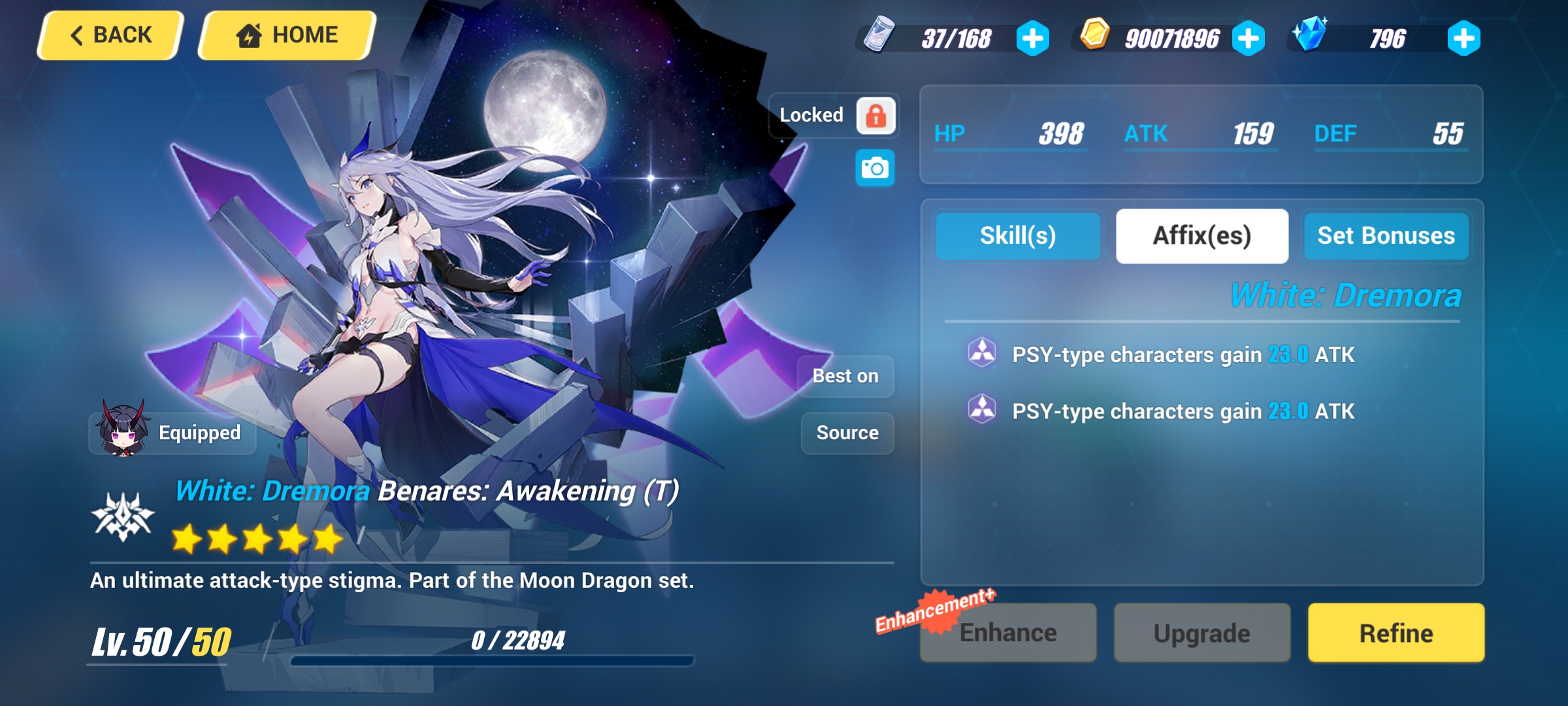Click the red lock icon to unlock stigma
Image resolution: width=1568 pixels, height=706 pixels.
877,116
